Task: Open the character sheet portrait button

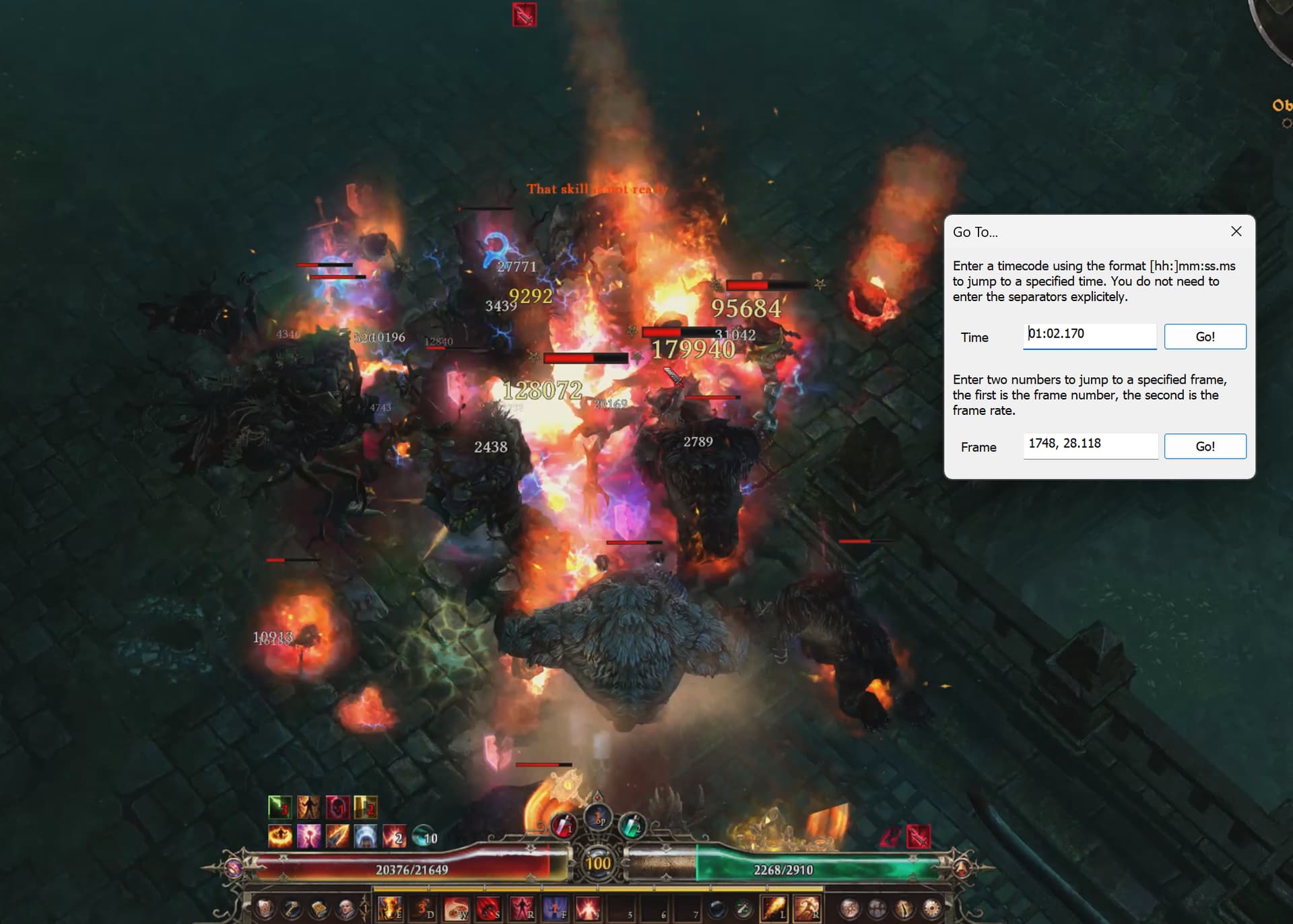Action: pos(265,909)
